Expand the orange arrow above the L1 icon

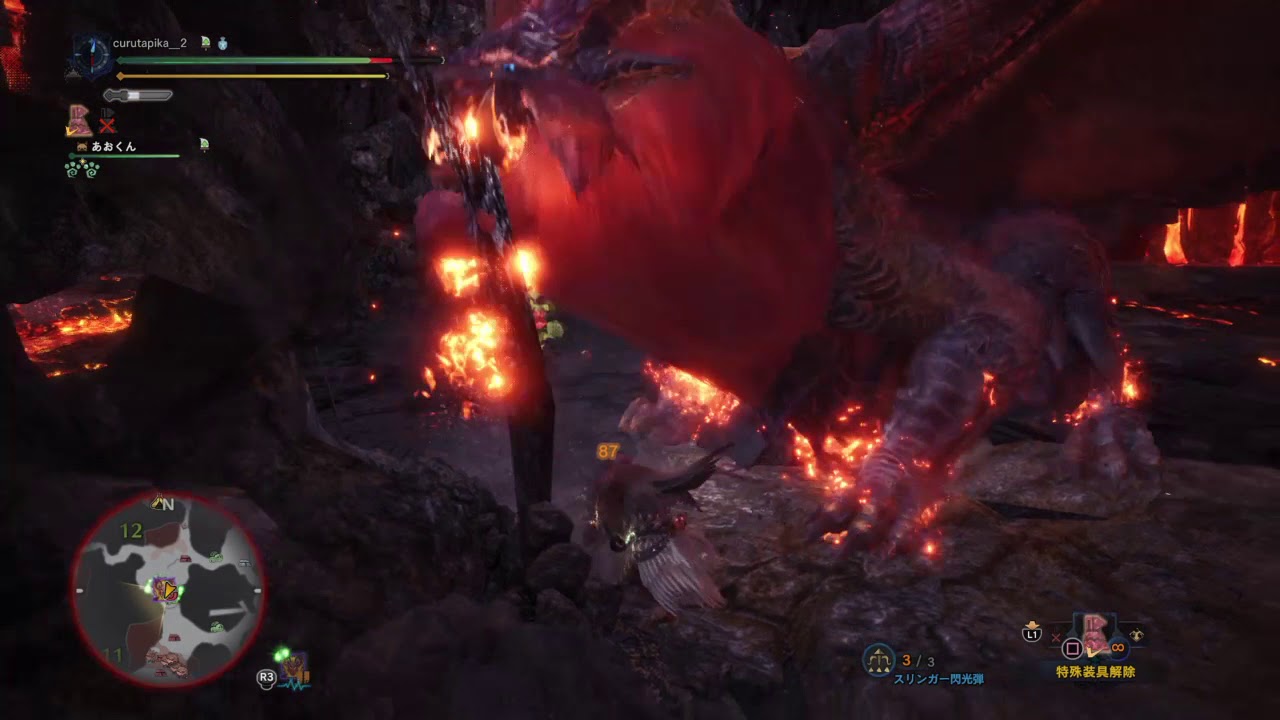1030,623
